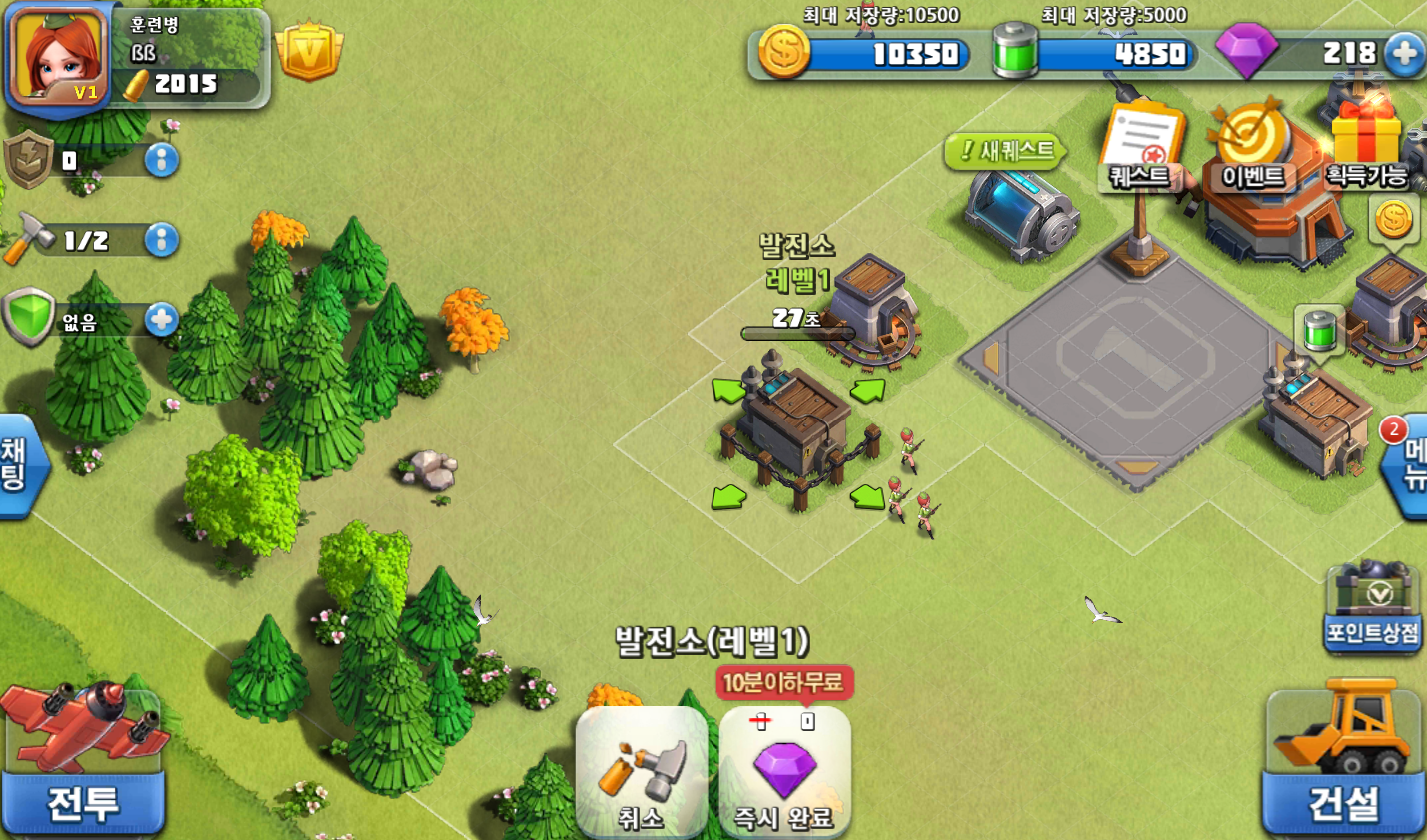The image size is (1427, 840).
Task: Show builder info next to 1/2
Action: [162, 240]
